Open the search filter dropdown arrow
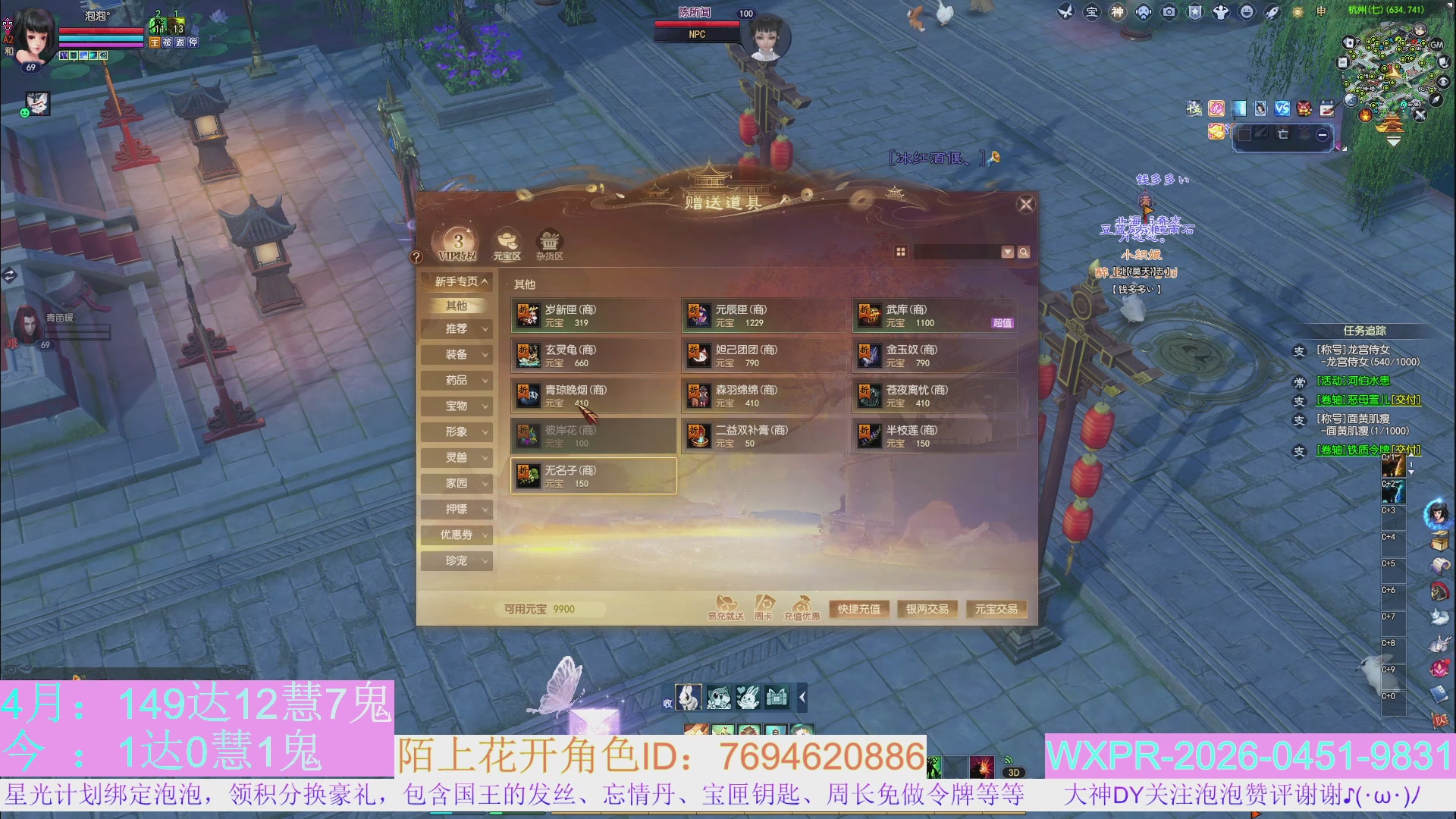1456x819 pixels. tap(1007, 251)
